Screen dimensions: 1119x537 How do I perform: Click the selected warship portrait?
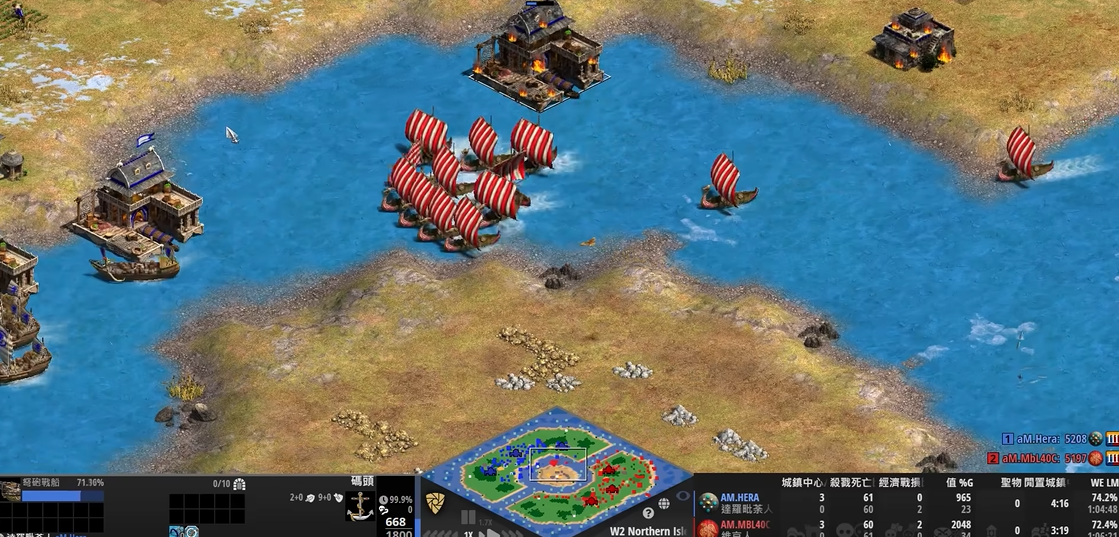[11, 490]
